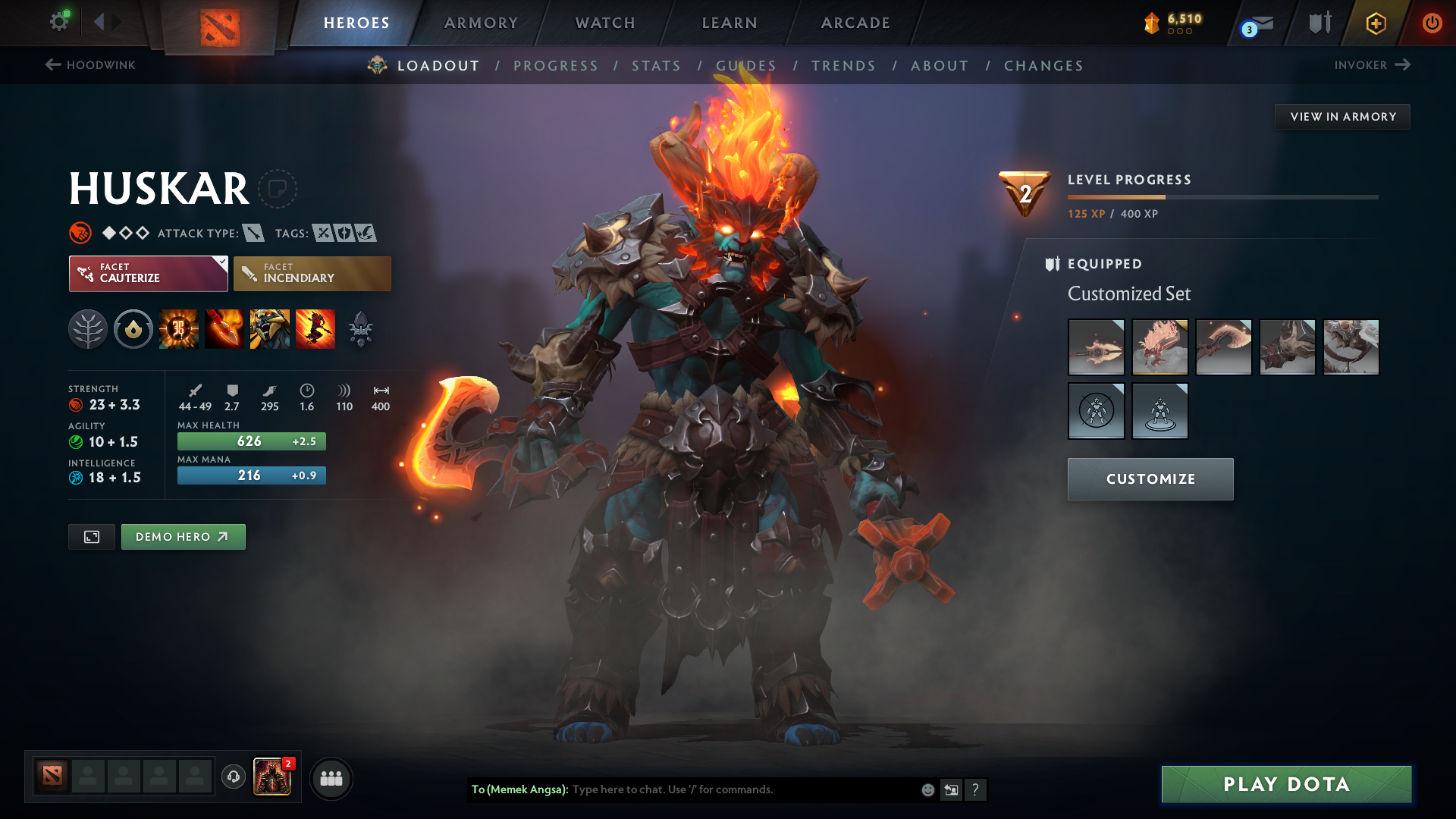Quit the game with power button

(x=1432, y=23)
